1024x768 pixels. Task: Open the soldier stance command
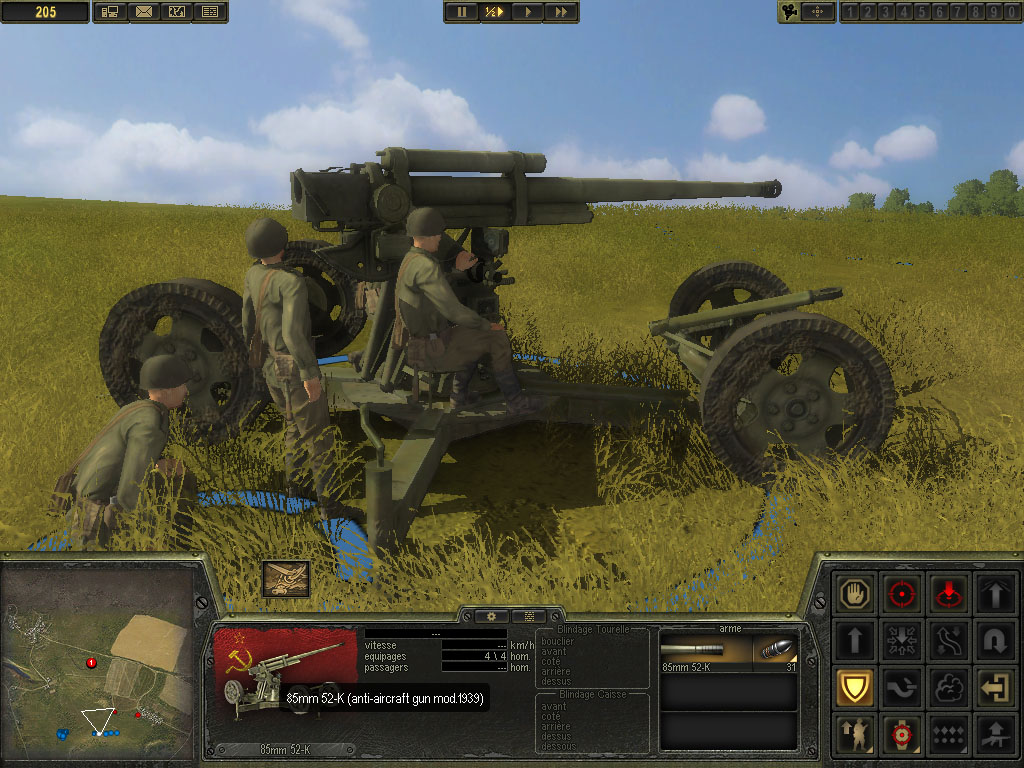[856, 735]
